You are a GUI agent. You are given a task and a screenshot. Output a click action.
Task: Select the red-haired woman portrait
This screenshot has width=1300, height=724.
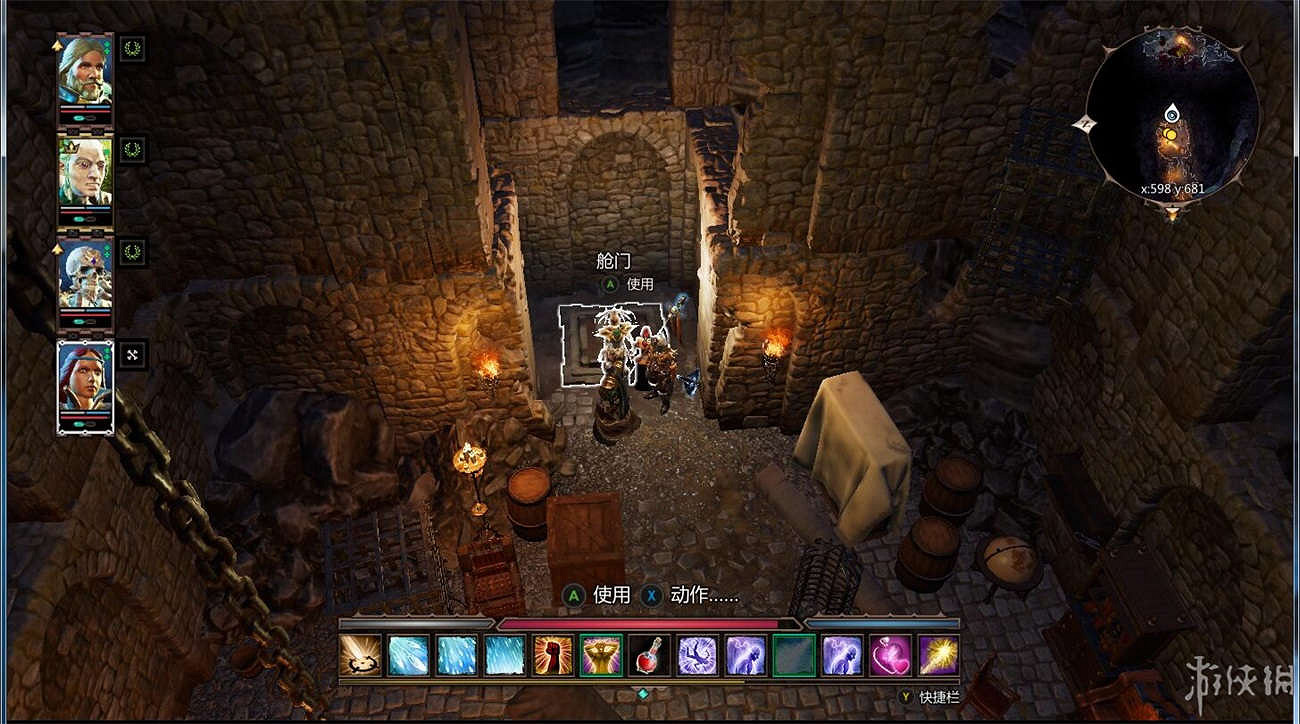[x=85, y=378]
